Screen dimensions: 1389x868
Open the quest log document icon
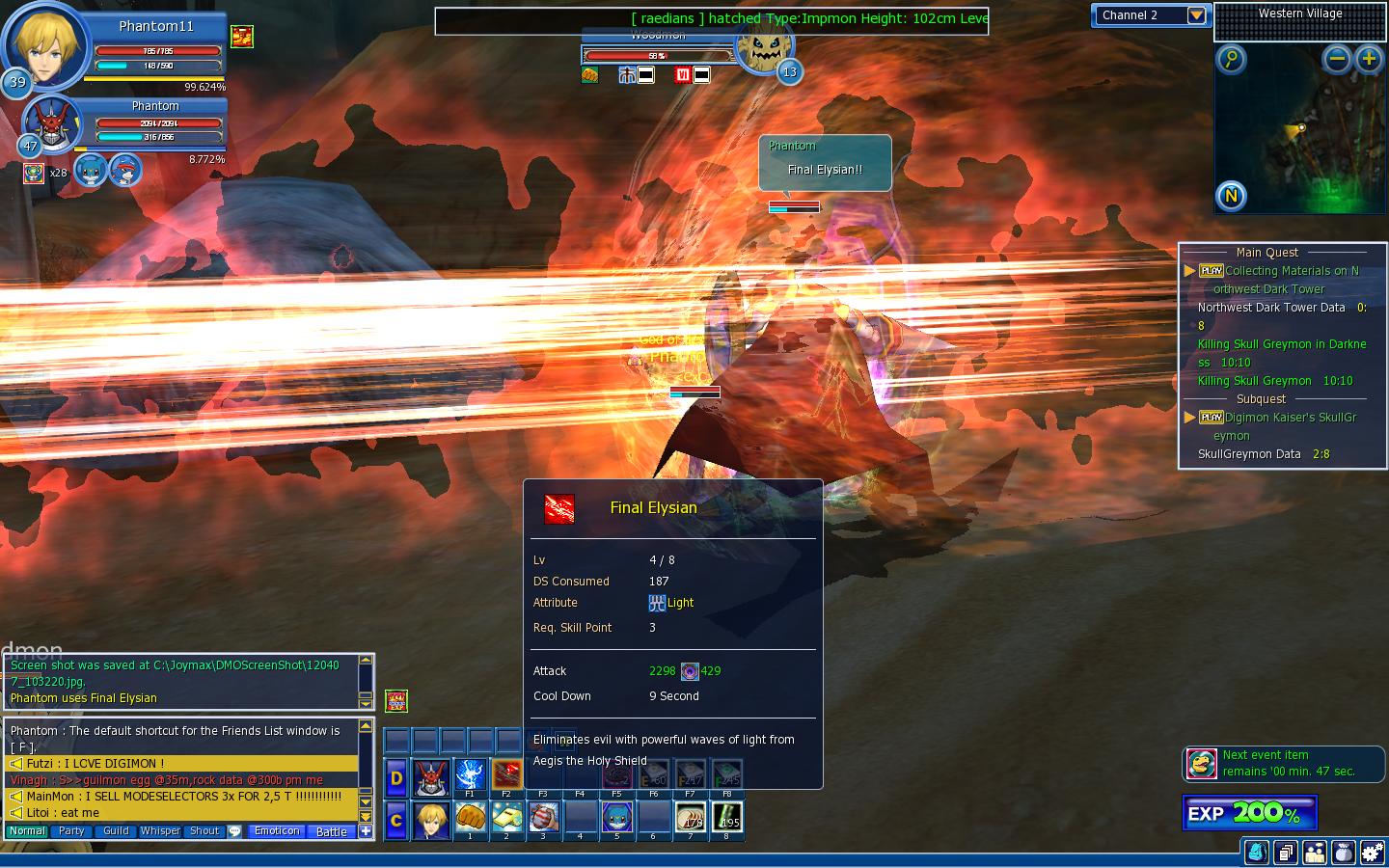pos(1287,852)
